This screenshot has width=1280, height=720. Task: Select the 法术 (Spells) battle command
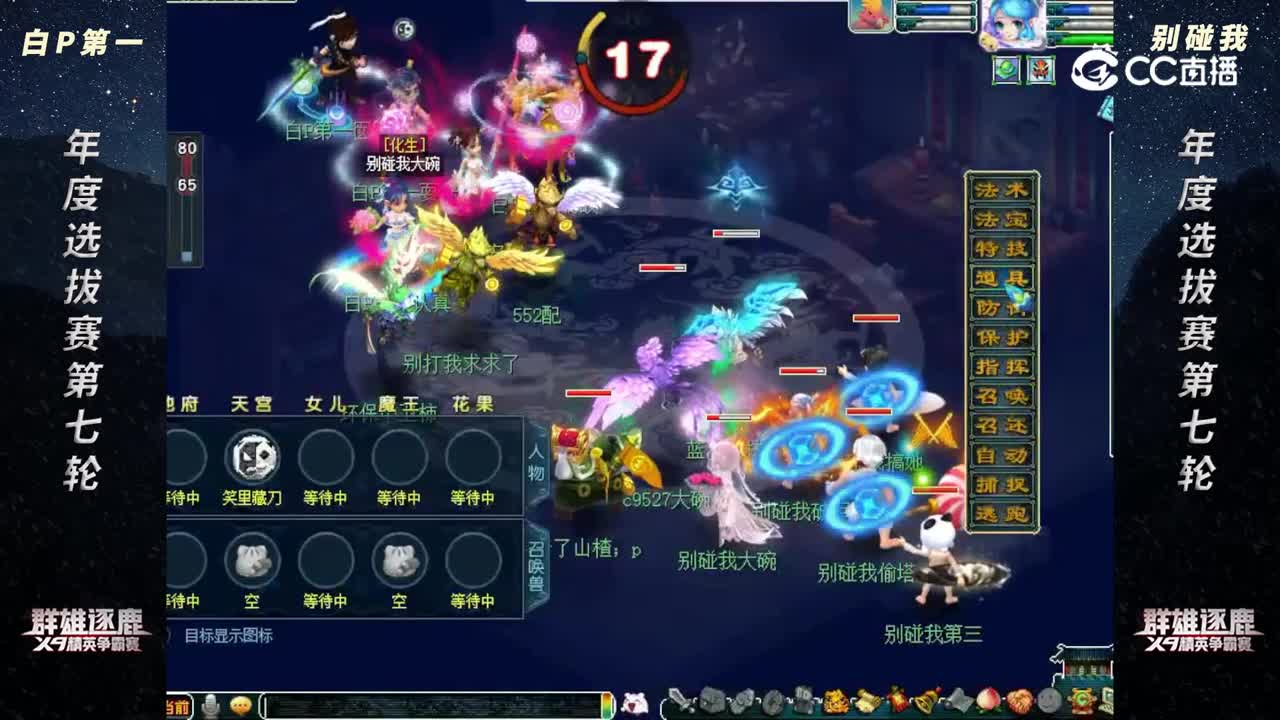(x=1000, y=187)
